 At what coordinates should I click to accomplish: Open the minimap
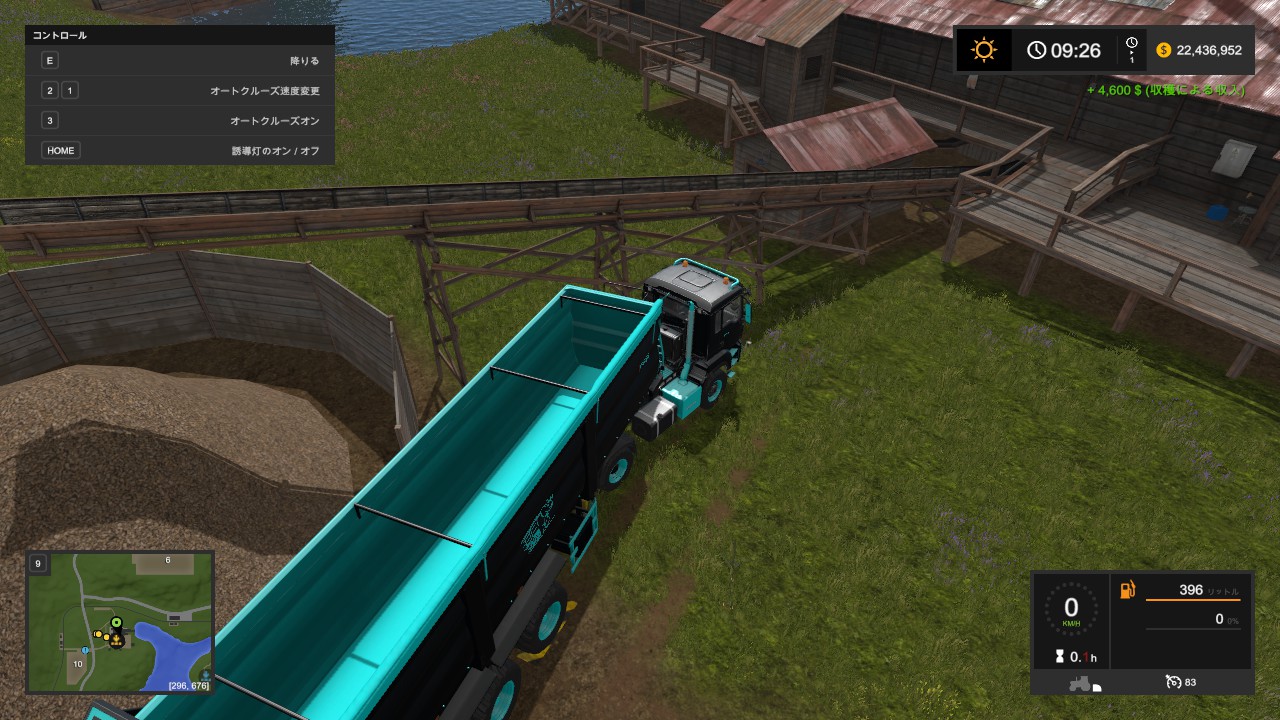pyautogui.click(x=121, y=621)
